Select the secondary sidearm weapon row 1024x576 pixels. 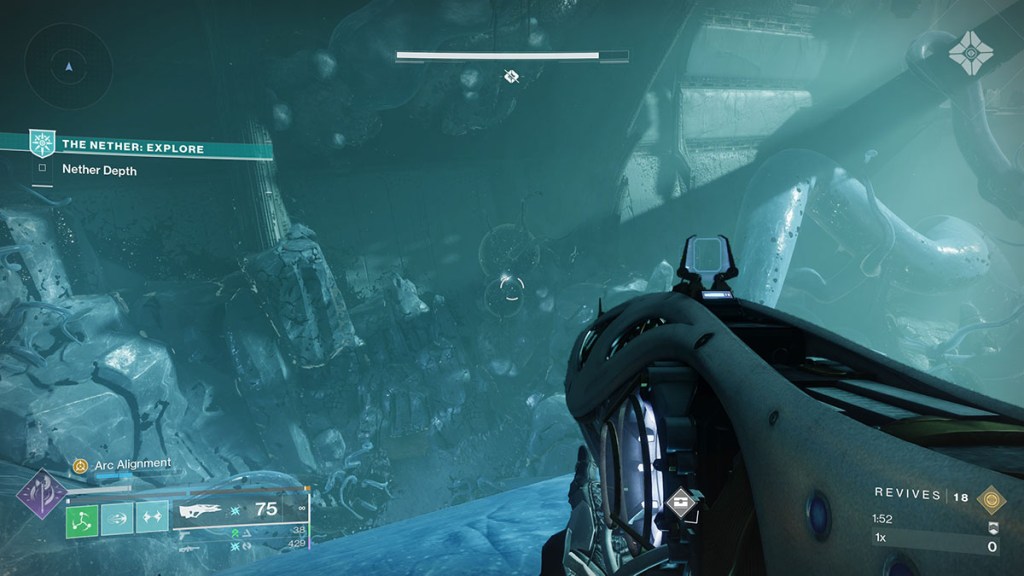point(240,531)
